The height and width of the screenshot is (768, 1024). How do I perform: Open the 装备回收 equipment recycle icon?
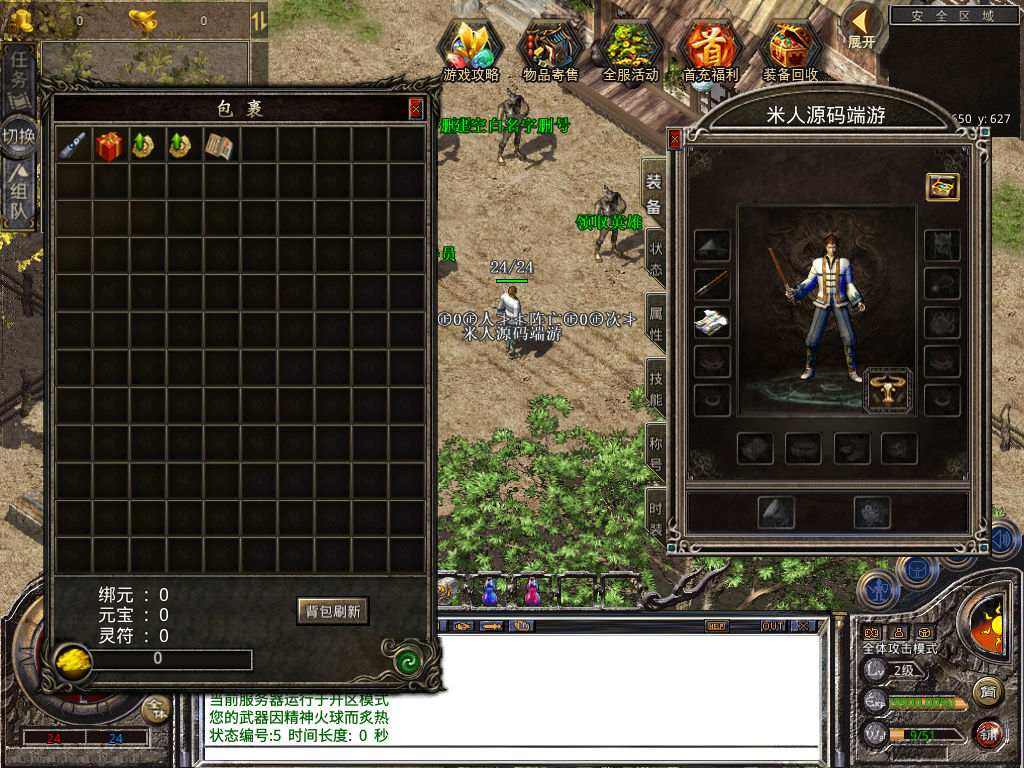pos(790,49)
